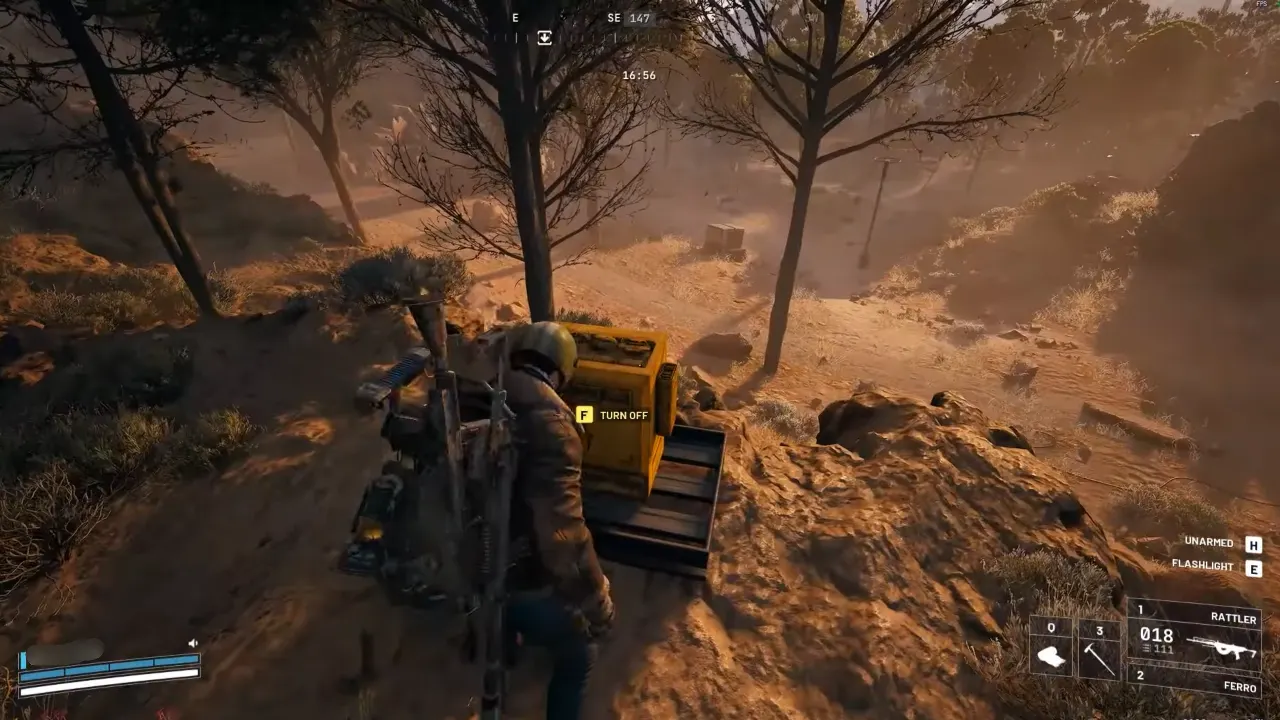Click the F key icon on the interact prompt
Screen dimensions: 1280x720
tap(583, 414)
